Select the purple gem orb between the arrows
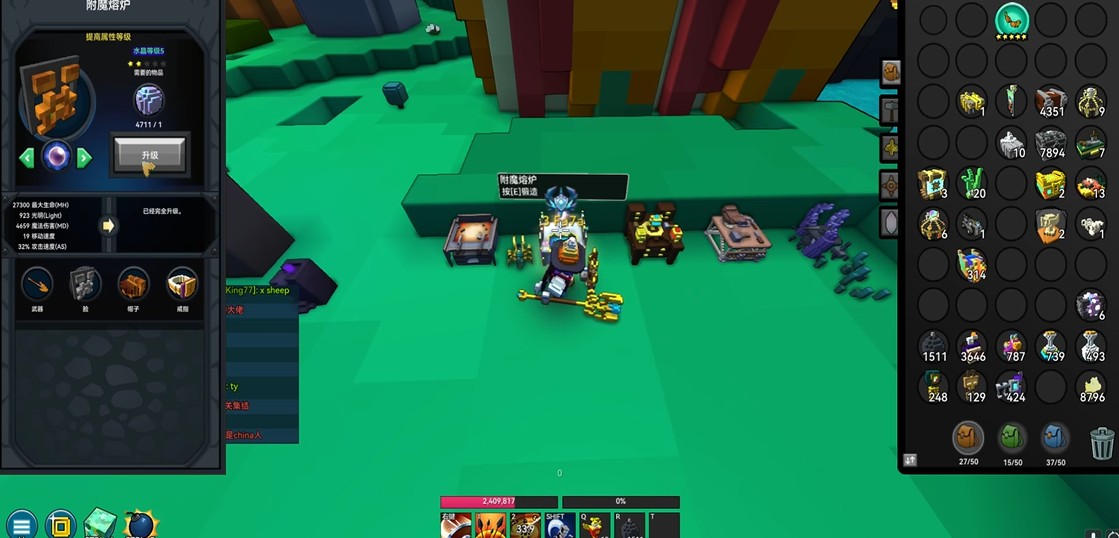The image size is (1119, 538). (x=56, y=157)
